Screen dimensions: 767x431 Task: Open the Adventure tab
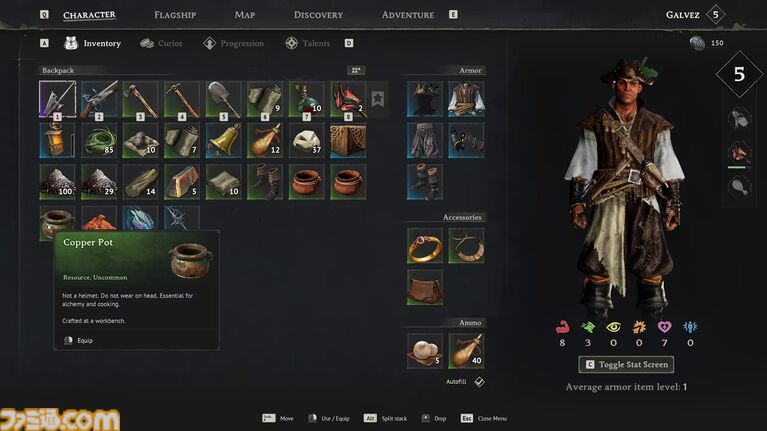tap(407, 15)
